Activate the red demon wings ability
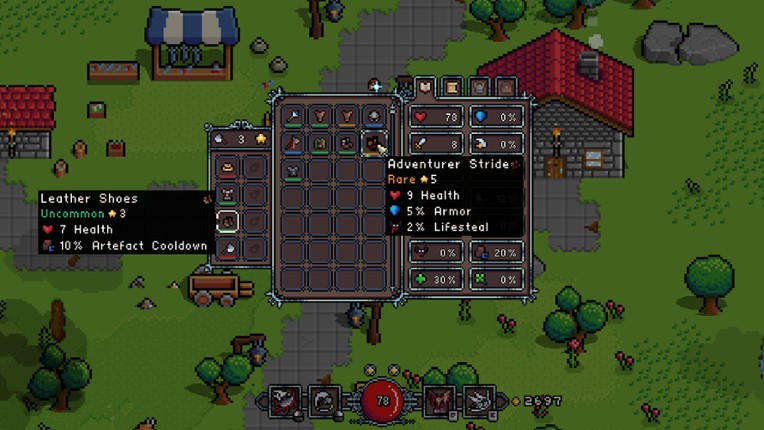This screenshot has width=764, height=430. point(438,401)
